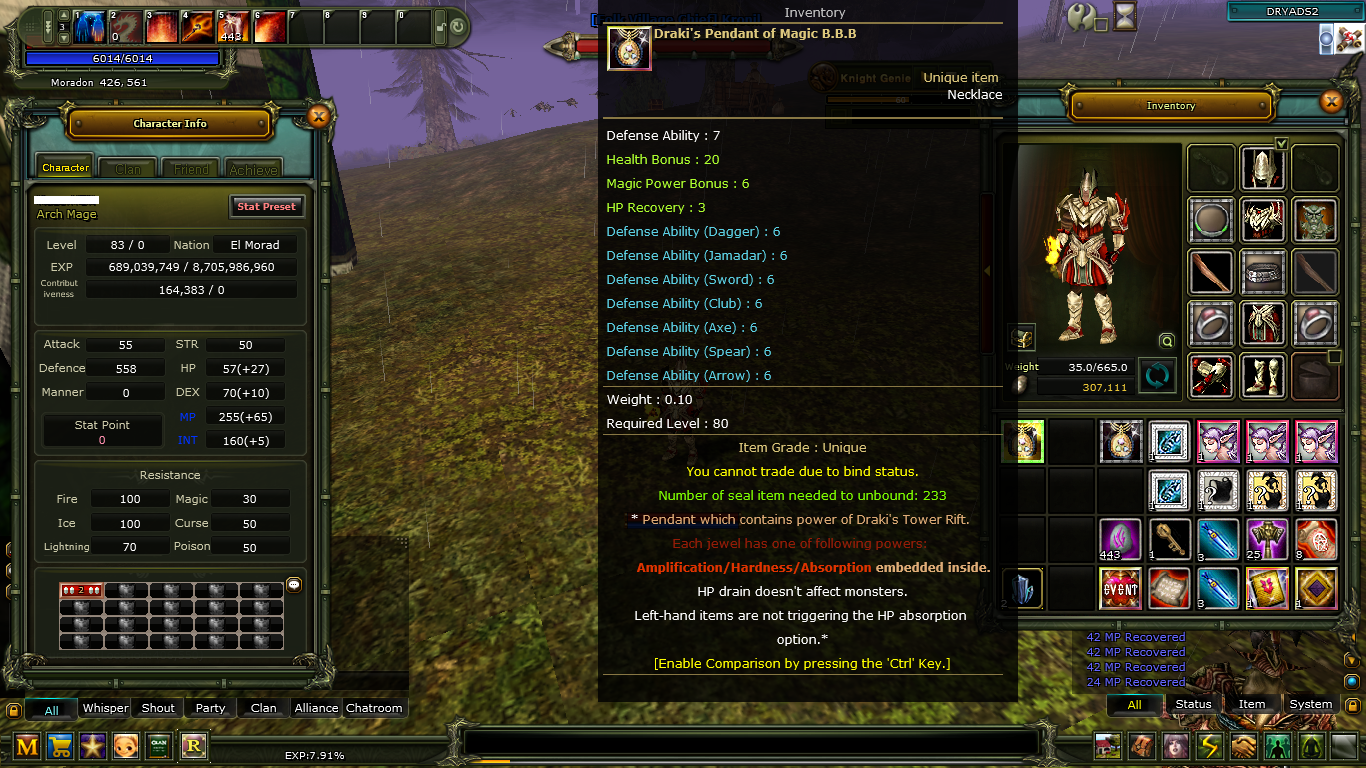The height and width of the screenshot is (768, 1366).
Task: Select the lightning bolt icon in bottom-right toolbar
Action: coord(1208,746)
